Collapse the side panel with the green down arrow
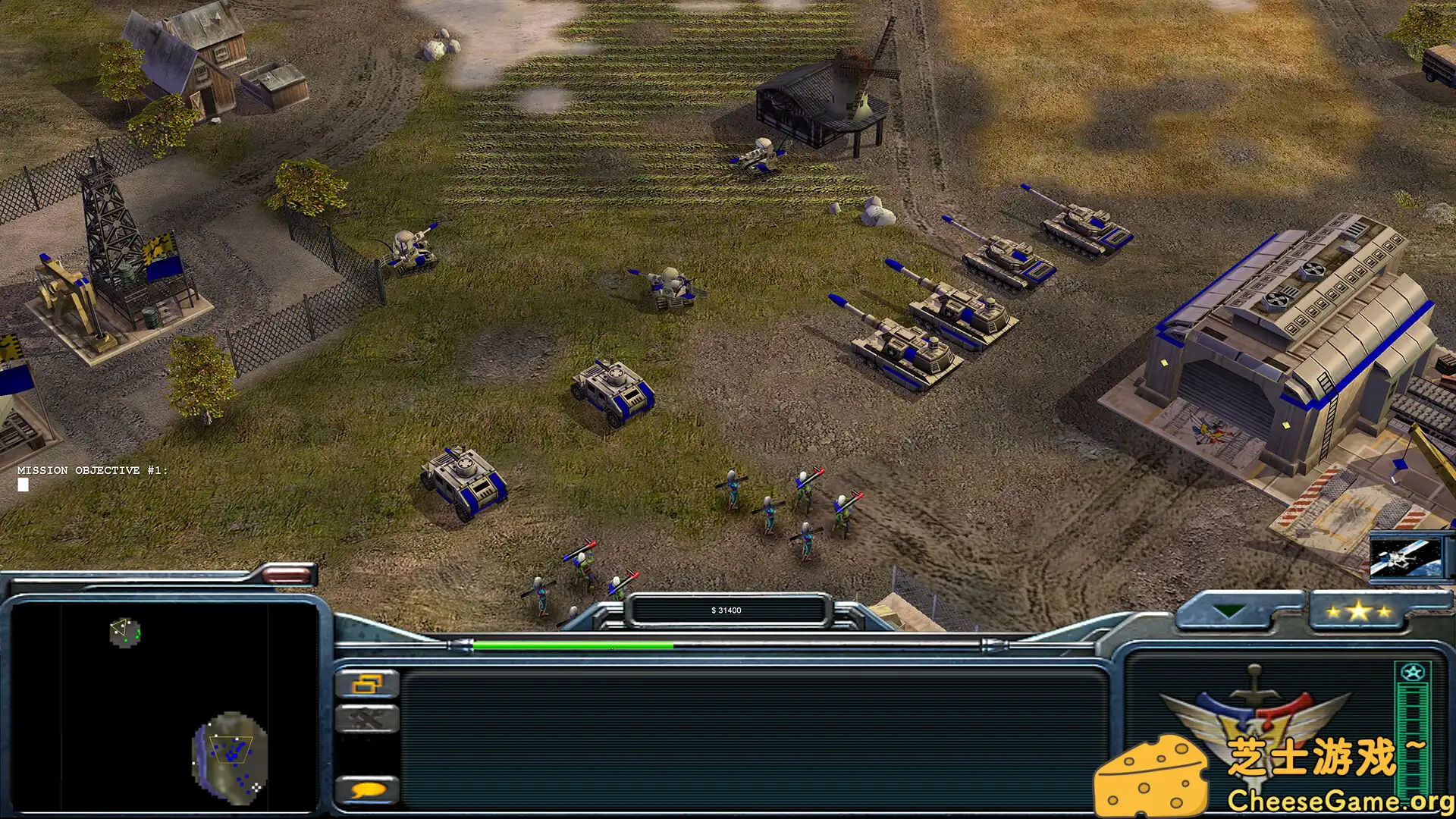The width and height of the screenshot is (1456, 819). tap(1227, 608)
